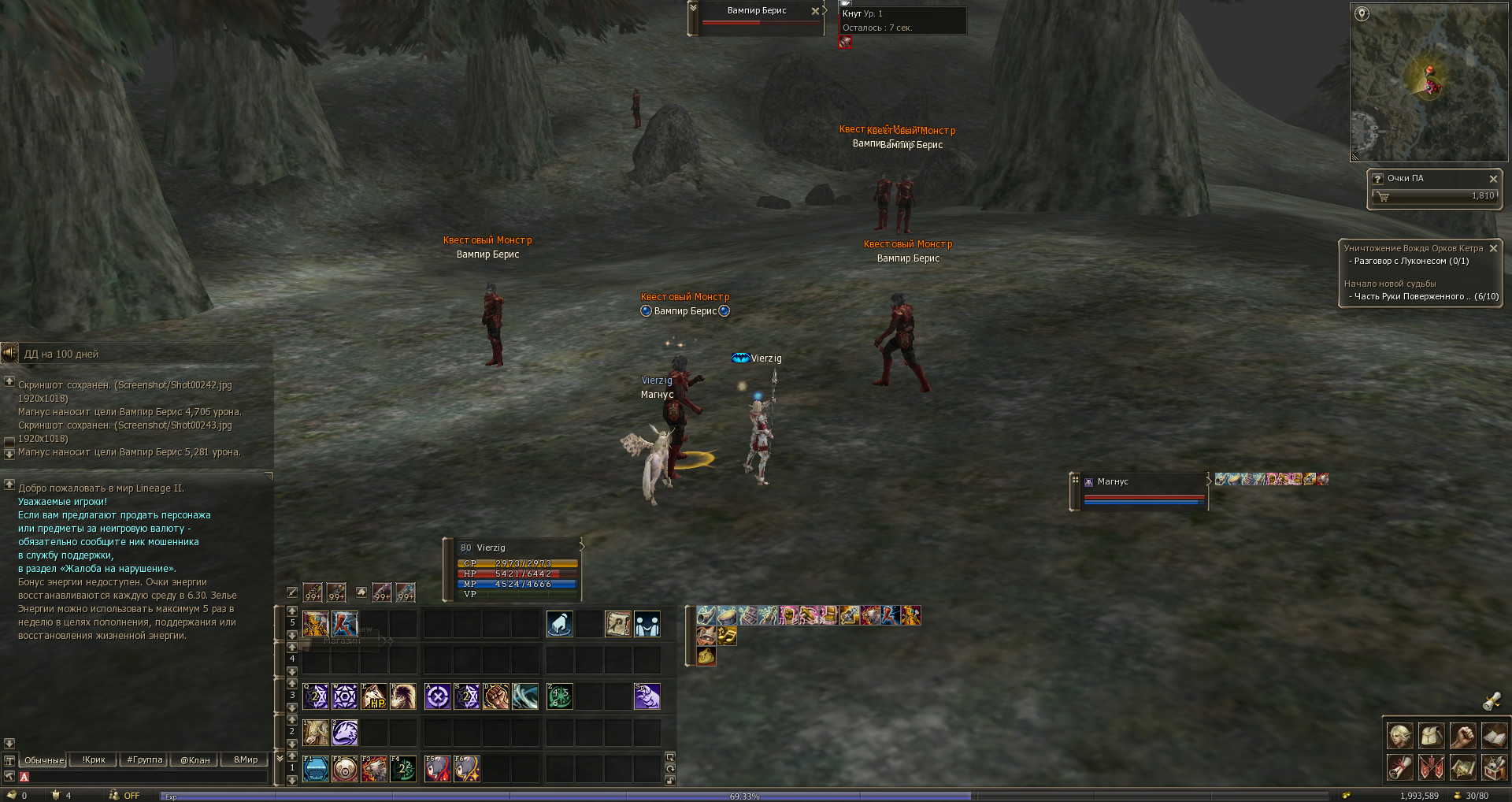Use the fist skill on hotkey D
Screen dimensions: 1512x802
coord(496,696)
